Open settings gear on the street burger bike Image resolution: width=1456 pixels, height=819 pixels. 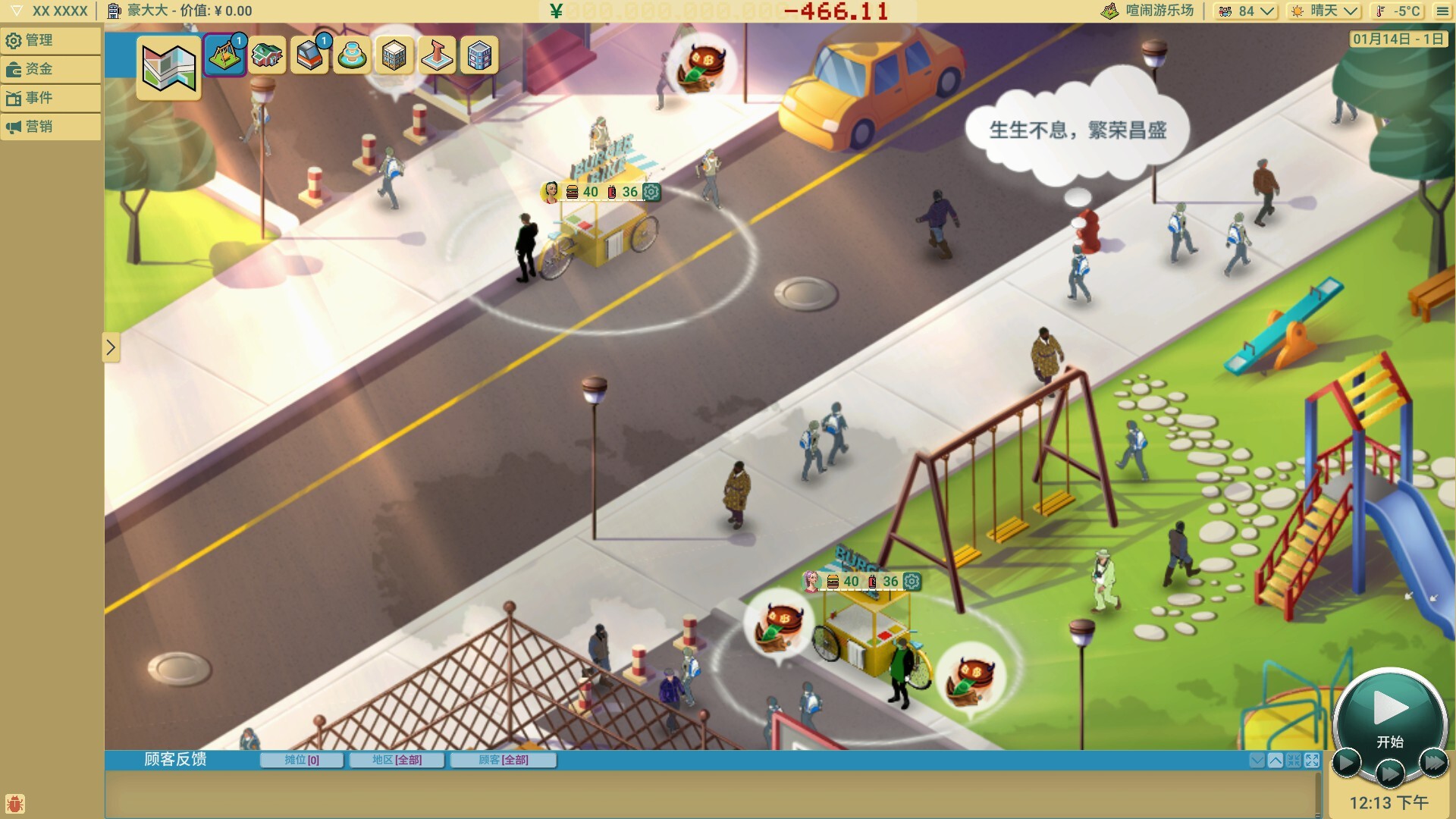coord(651,192)
